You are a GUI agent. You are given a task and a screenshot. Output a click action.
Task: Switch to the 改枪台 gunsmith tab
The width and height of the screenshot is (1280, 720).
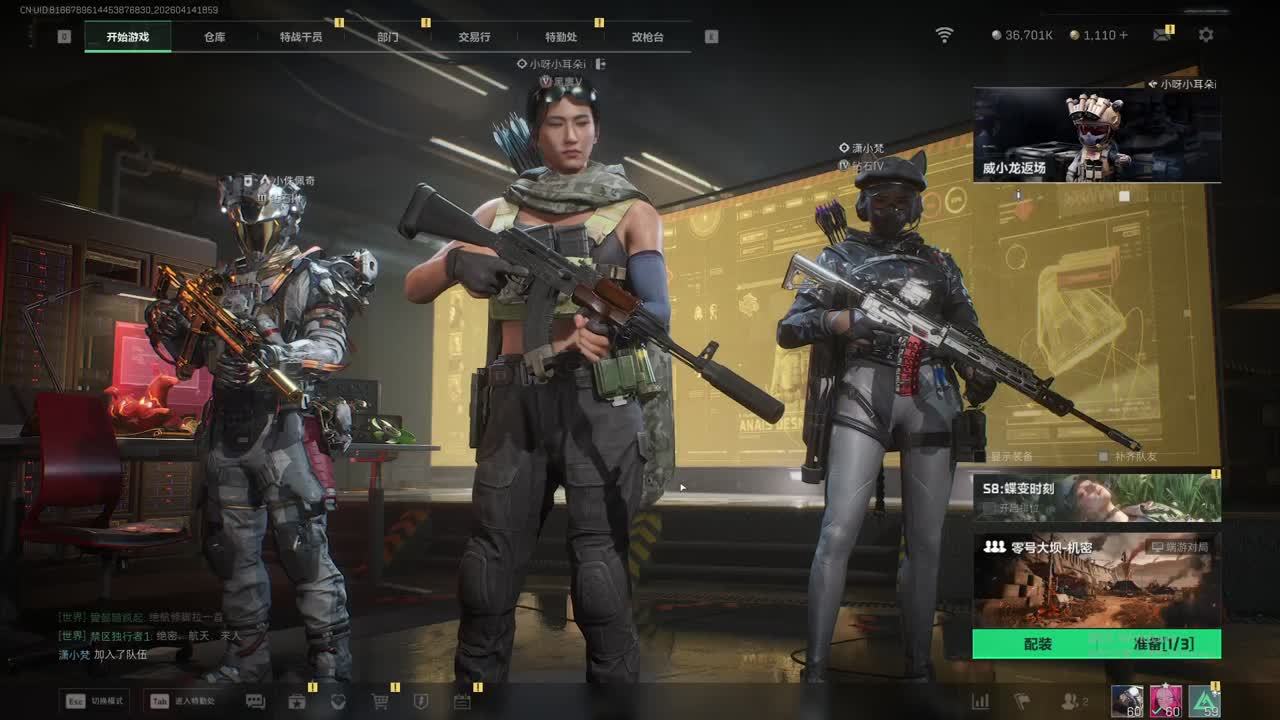click(x=647, y=37)
